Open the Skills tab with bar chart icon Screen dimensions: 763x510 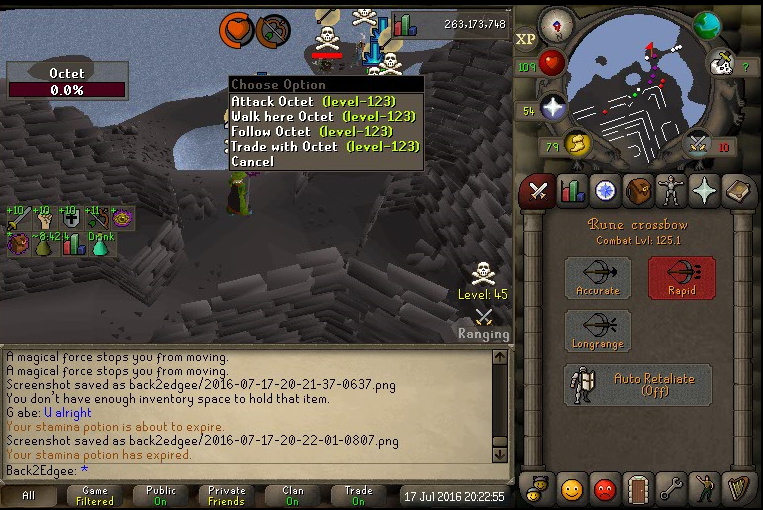pos(571,190)
